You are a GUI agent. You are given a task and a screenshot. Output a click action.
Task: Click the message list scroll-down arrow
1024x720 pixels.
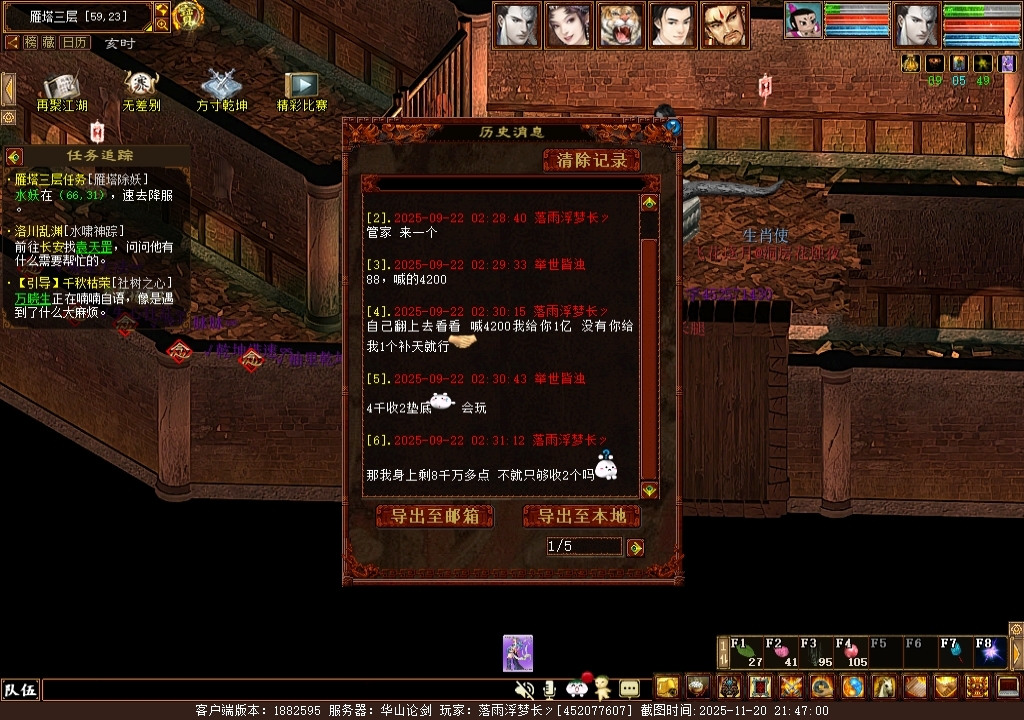pos(649,490)
